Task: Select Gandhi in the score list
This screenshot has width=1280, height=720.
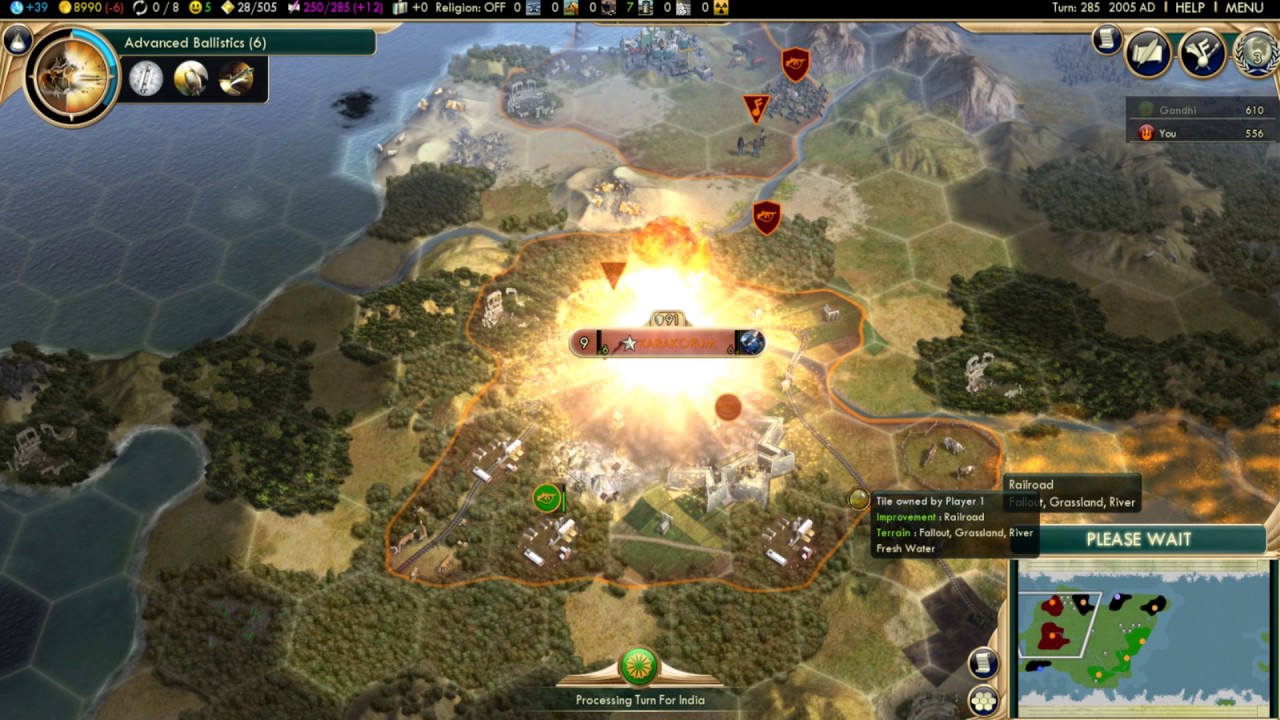Action: tap(1200, 110)
